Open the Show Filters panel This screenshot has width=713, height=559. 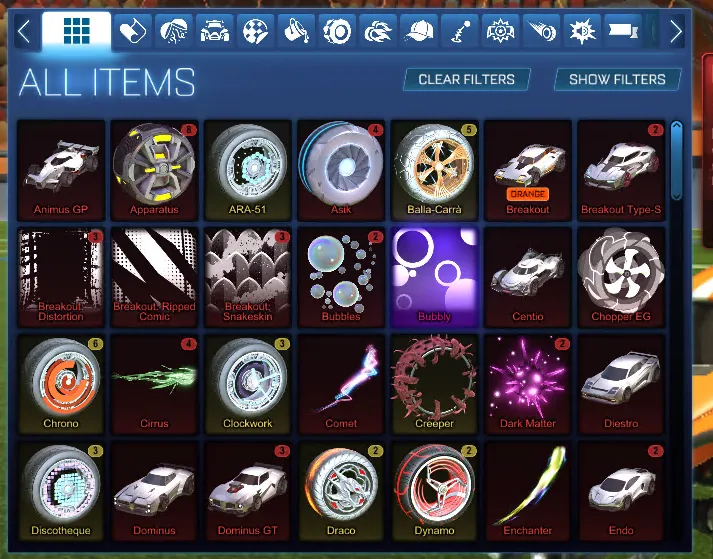pos(617,79)
